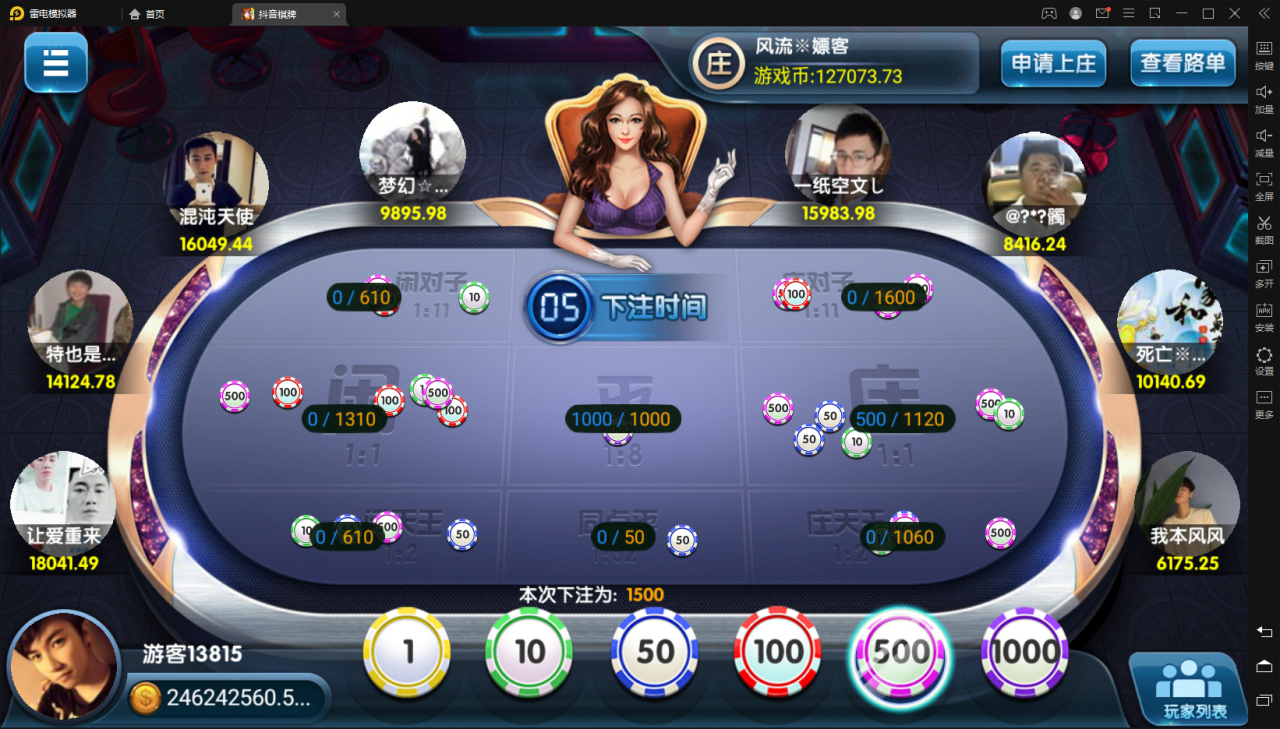Open the 玩家列表 player list
This screenshot has height=729, width=1280.
click(x=1188, y=688)
